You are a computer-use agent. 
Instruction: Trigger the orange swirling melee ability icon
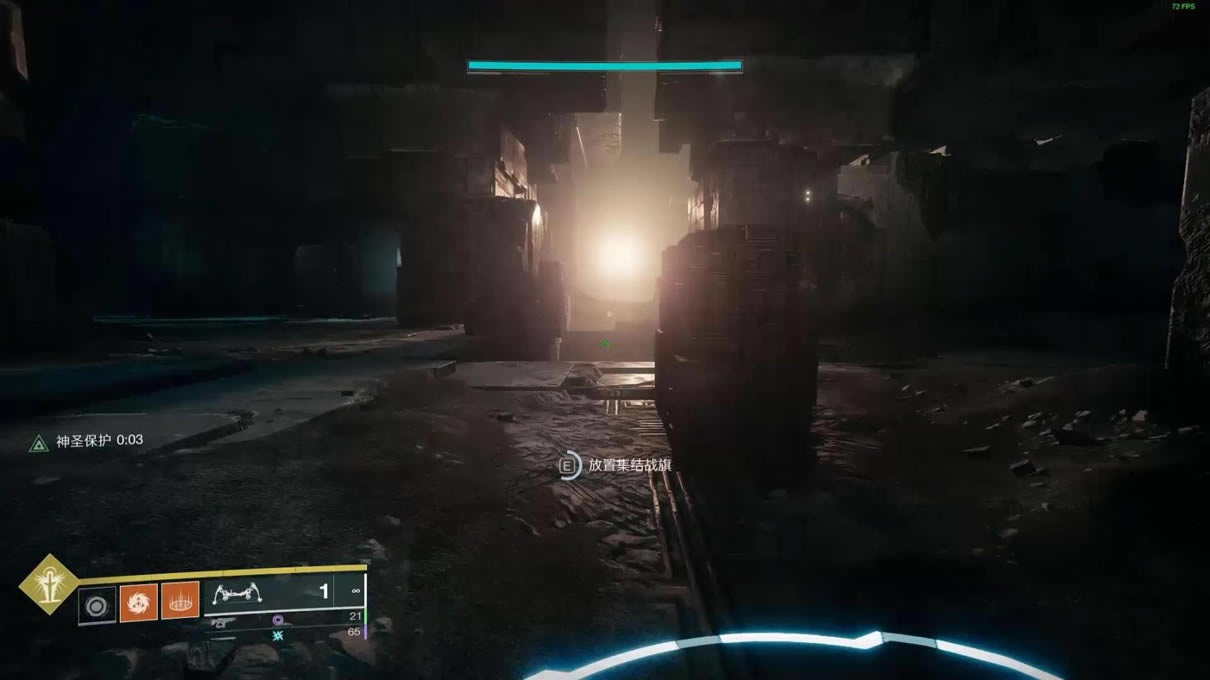(x=138, y=603)
